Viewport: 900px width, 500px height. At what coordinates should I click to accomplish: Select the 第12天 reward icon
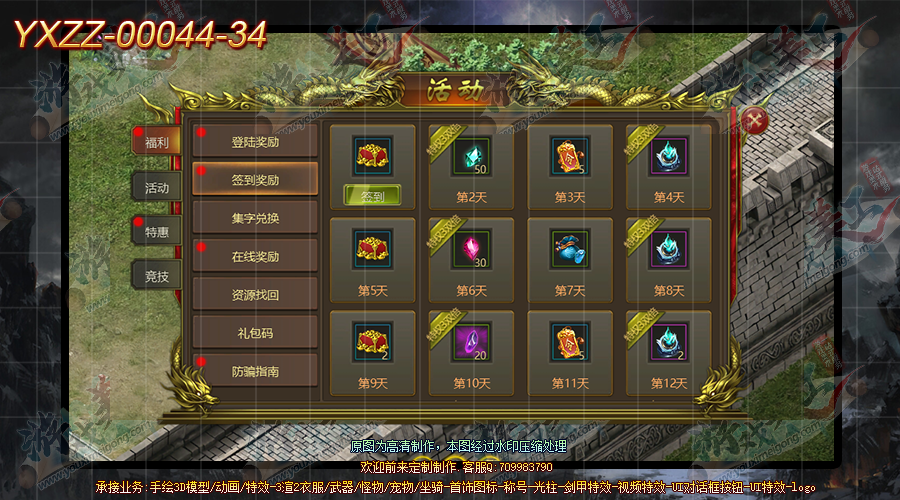tap(668, 343)
